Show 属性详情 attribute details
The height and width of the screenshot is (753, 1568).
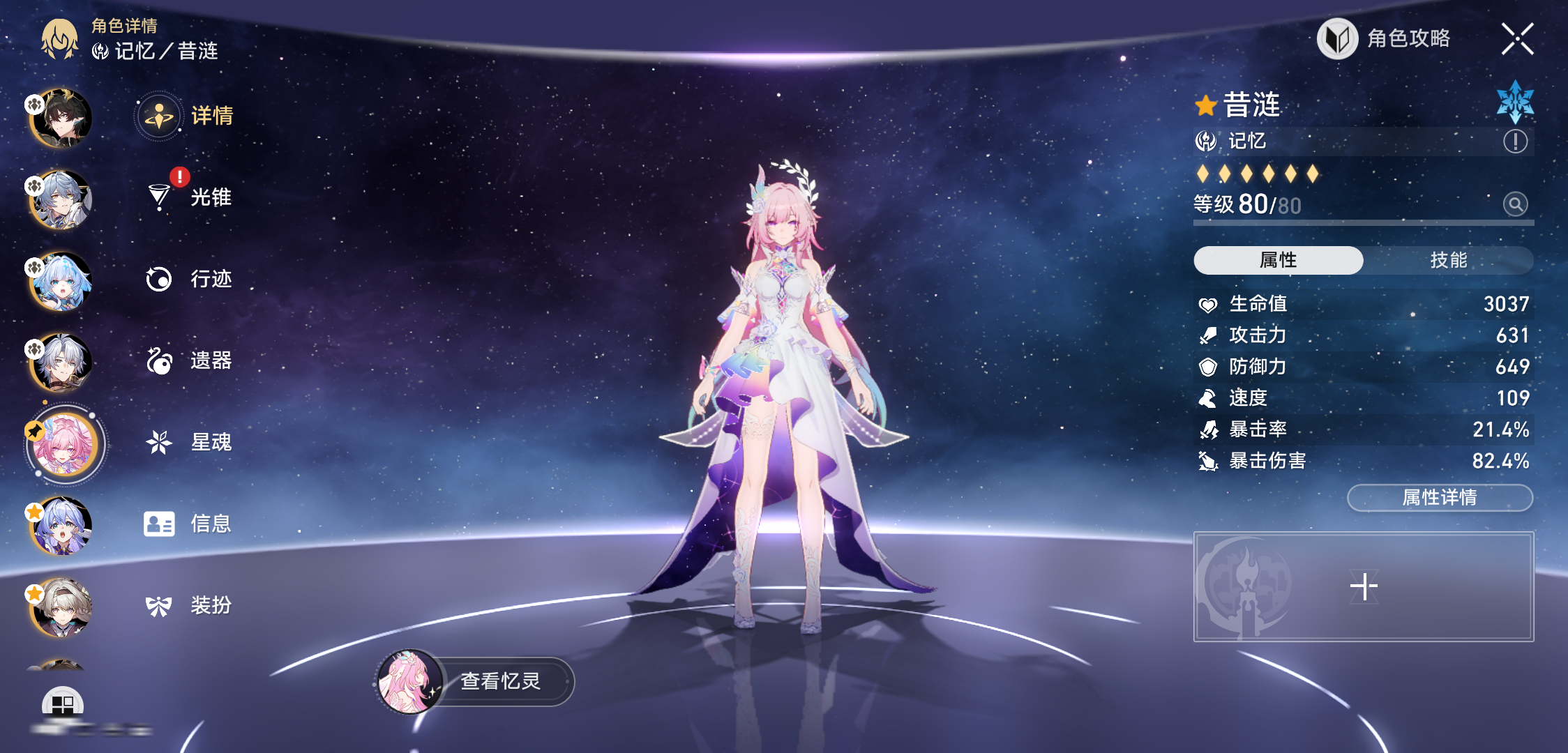pos(1440,498)
